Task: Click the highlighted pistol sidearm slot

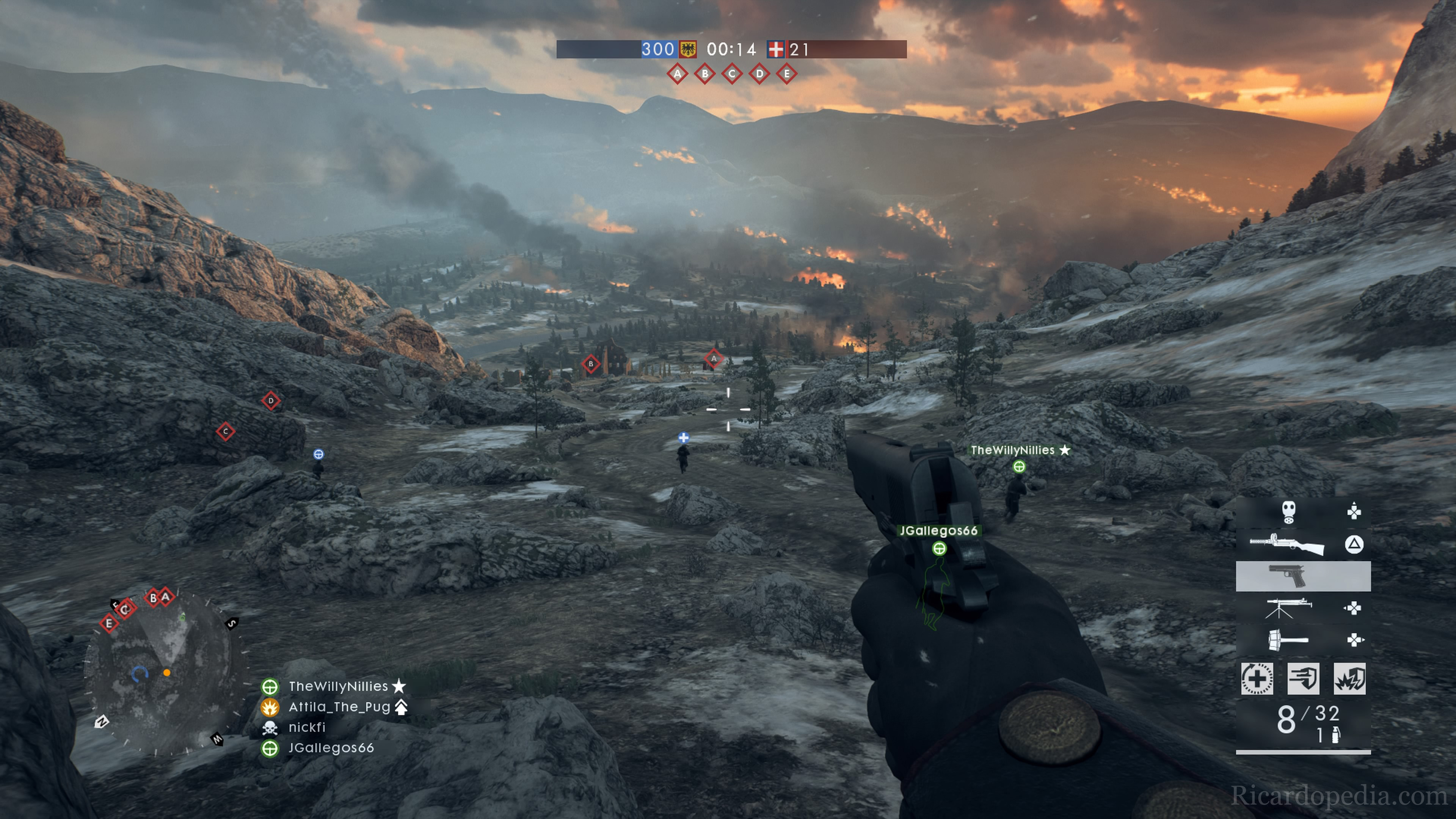Action: pos(1303,576)
